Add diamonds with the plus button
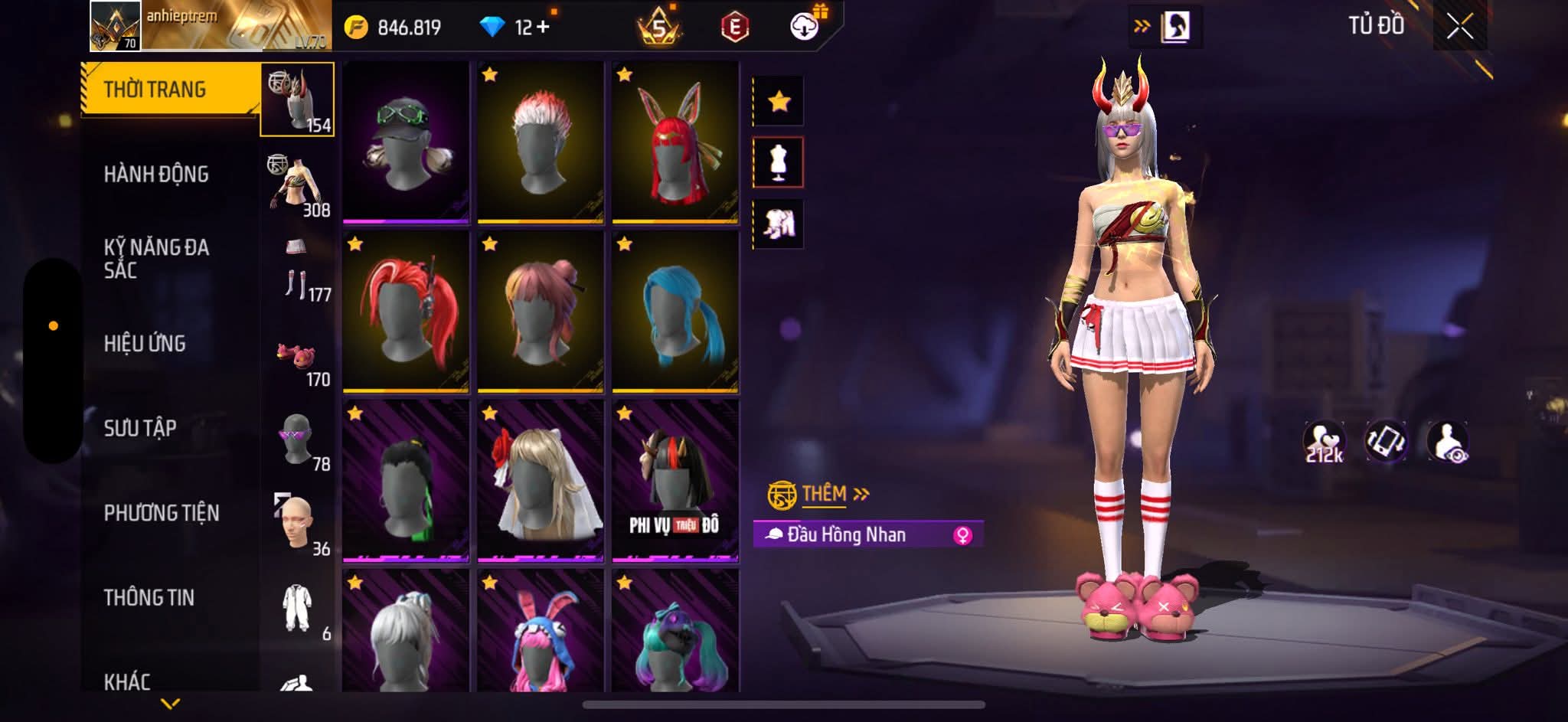This screenshot has width=1568, height=722. click(x=543, y=28)
